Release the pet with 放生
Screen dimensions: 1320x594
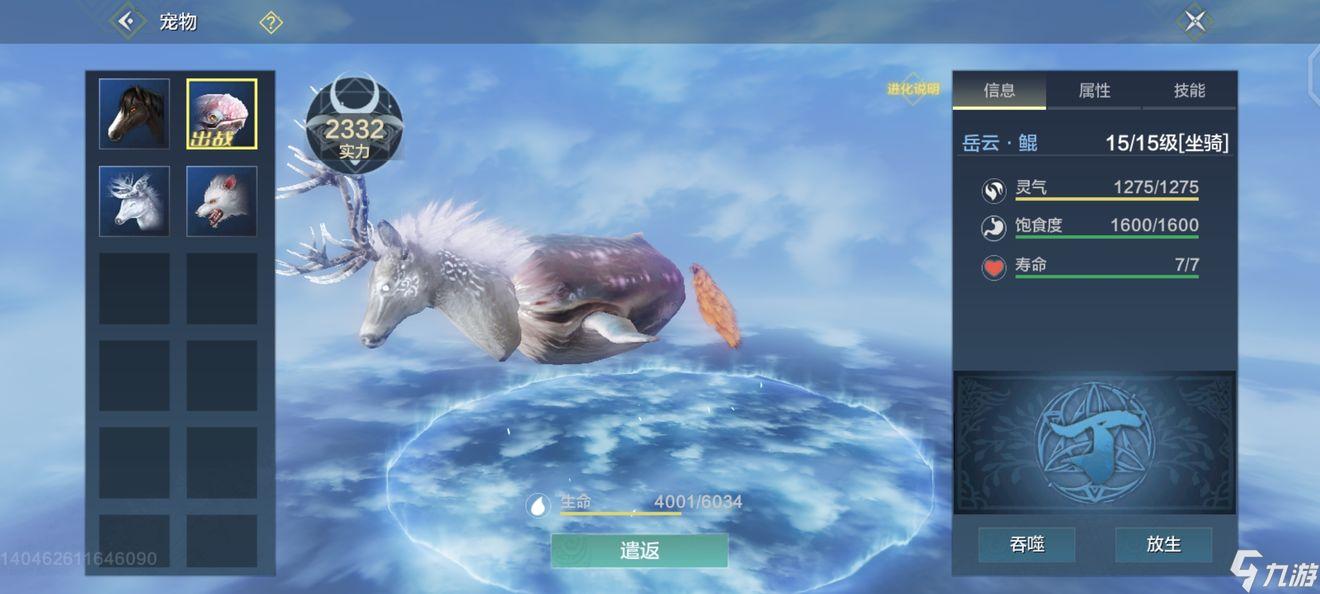[1164, 545]
